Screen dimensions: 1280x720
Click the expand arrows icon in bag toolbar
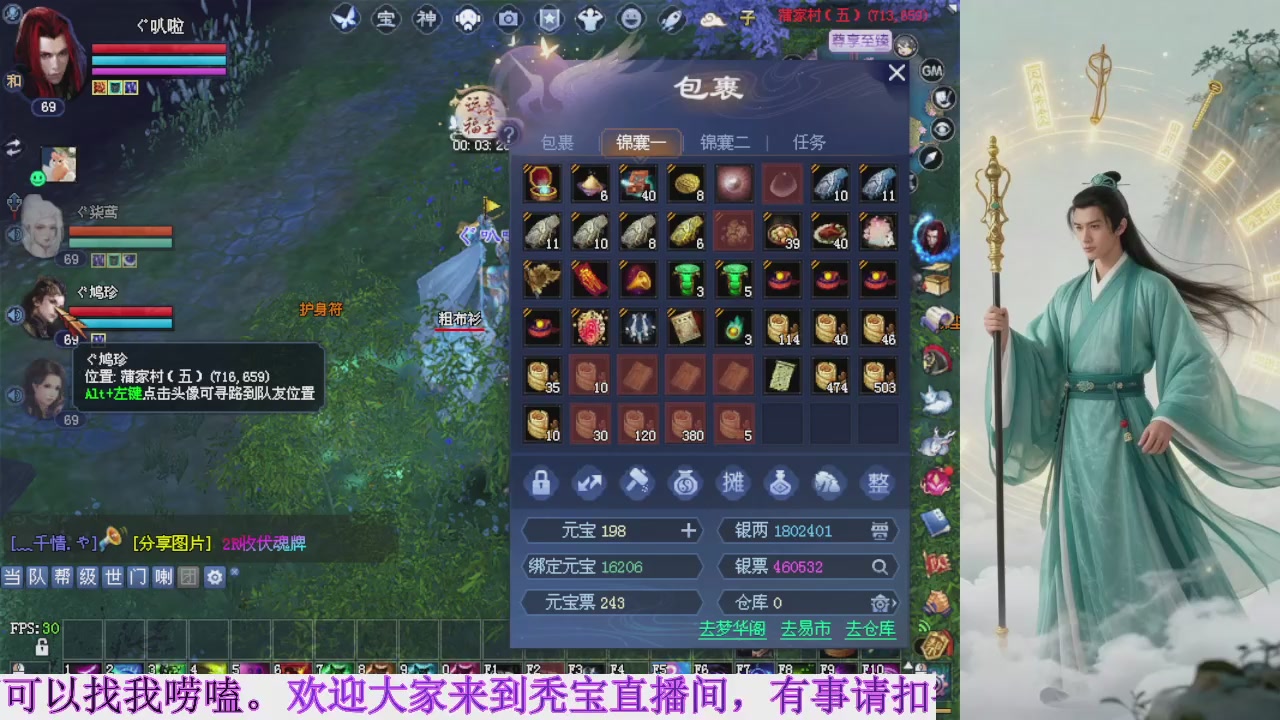coord(589,483)
